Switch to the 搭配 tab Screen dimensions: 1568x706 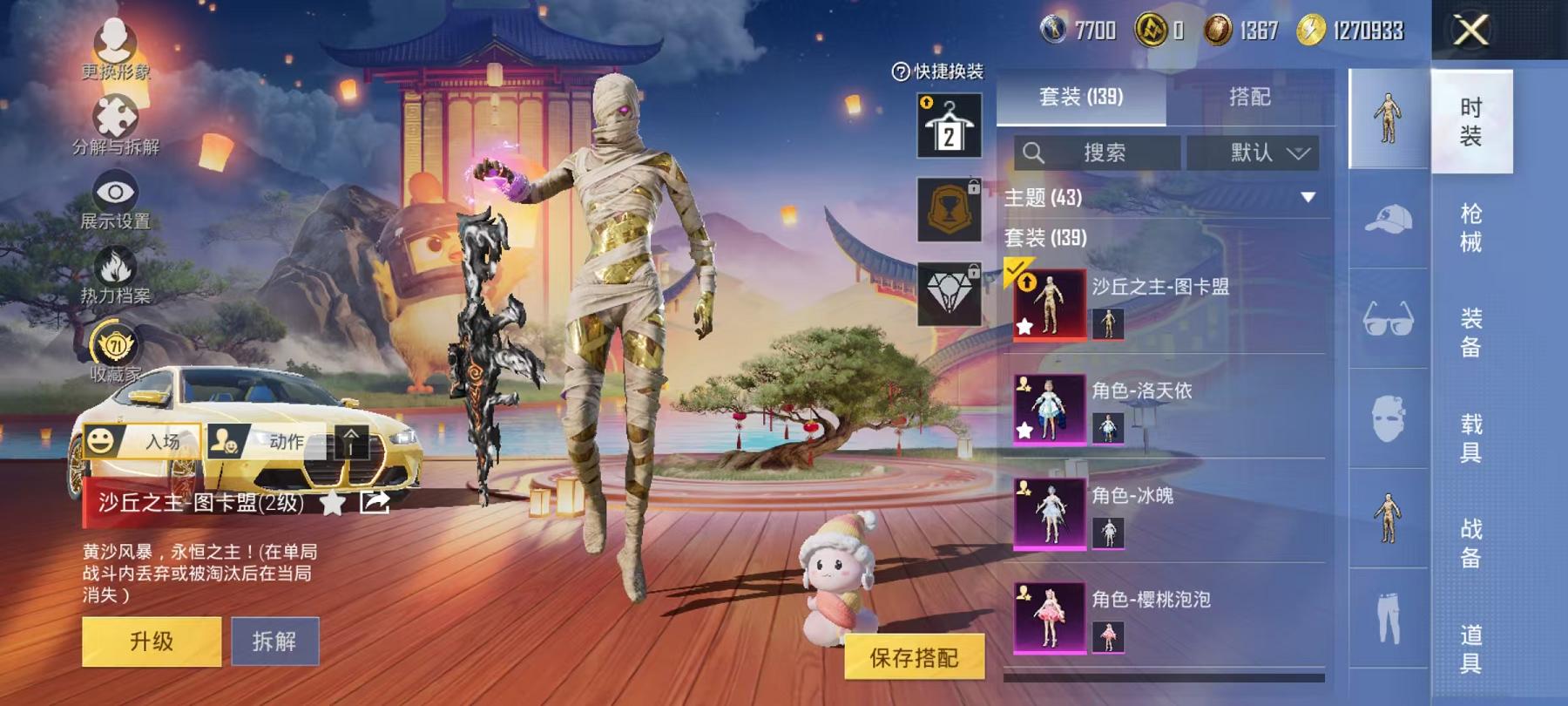1252,98
